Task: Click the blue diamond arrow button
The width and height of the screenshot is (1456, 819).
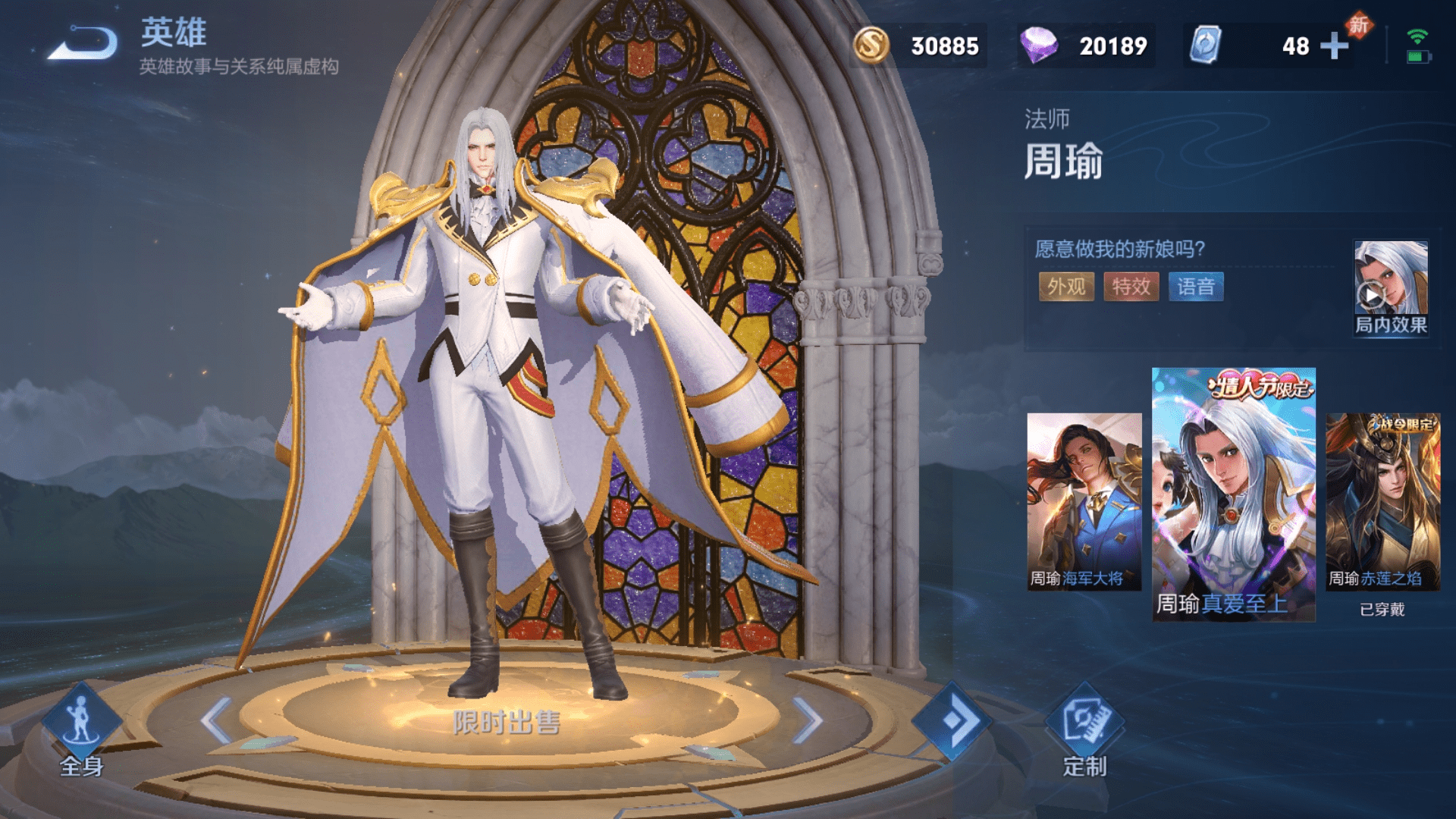Action: pyautogui.click(x=952, y=720)
